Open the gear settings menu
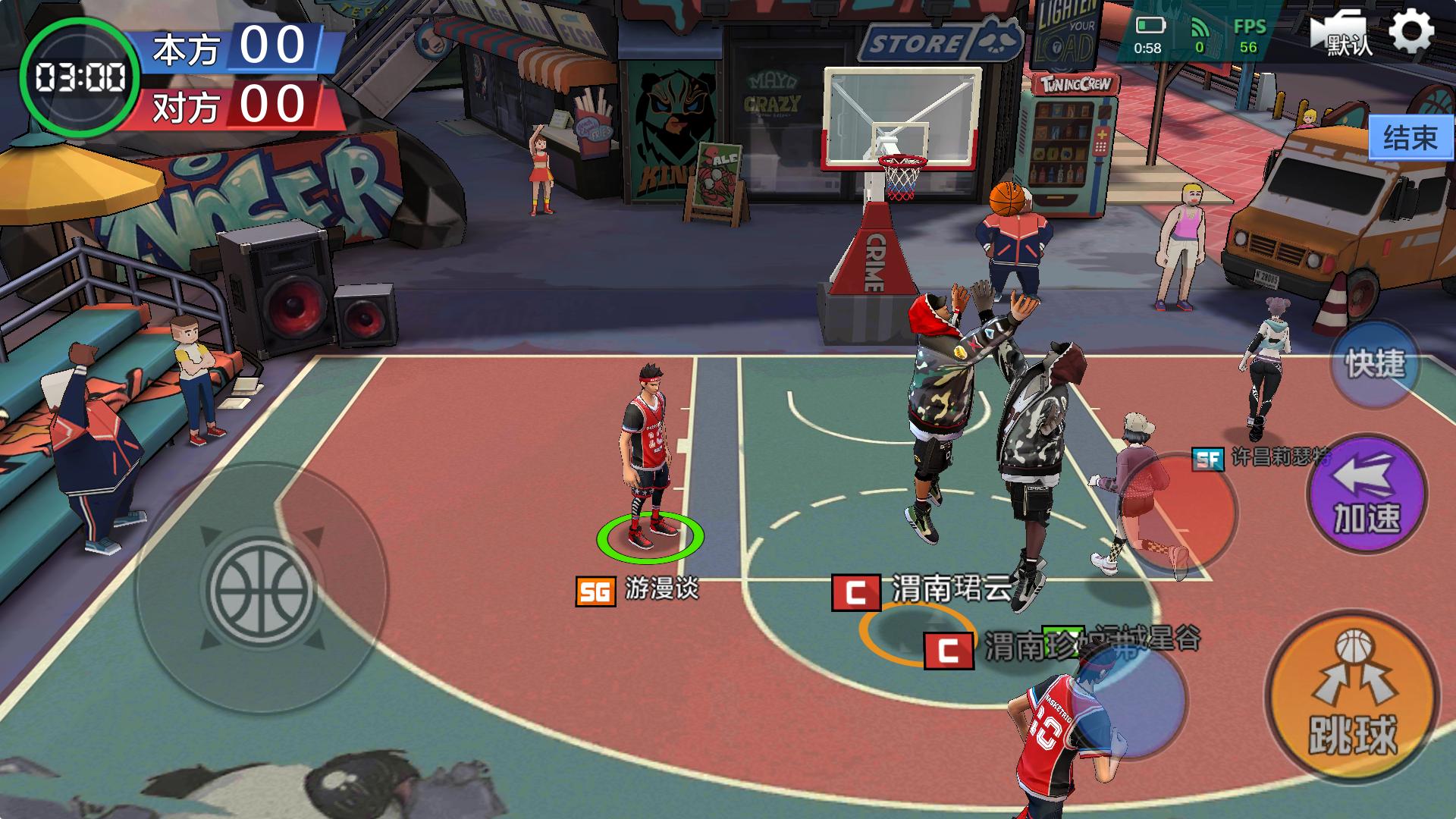The image size is (1456, 819). pyautogui.click(x=1411, y=32)
